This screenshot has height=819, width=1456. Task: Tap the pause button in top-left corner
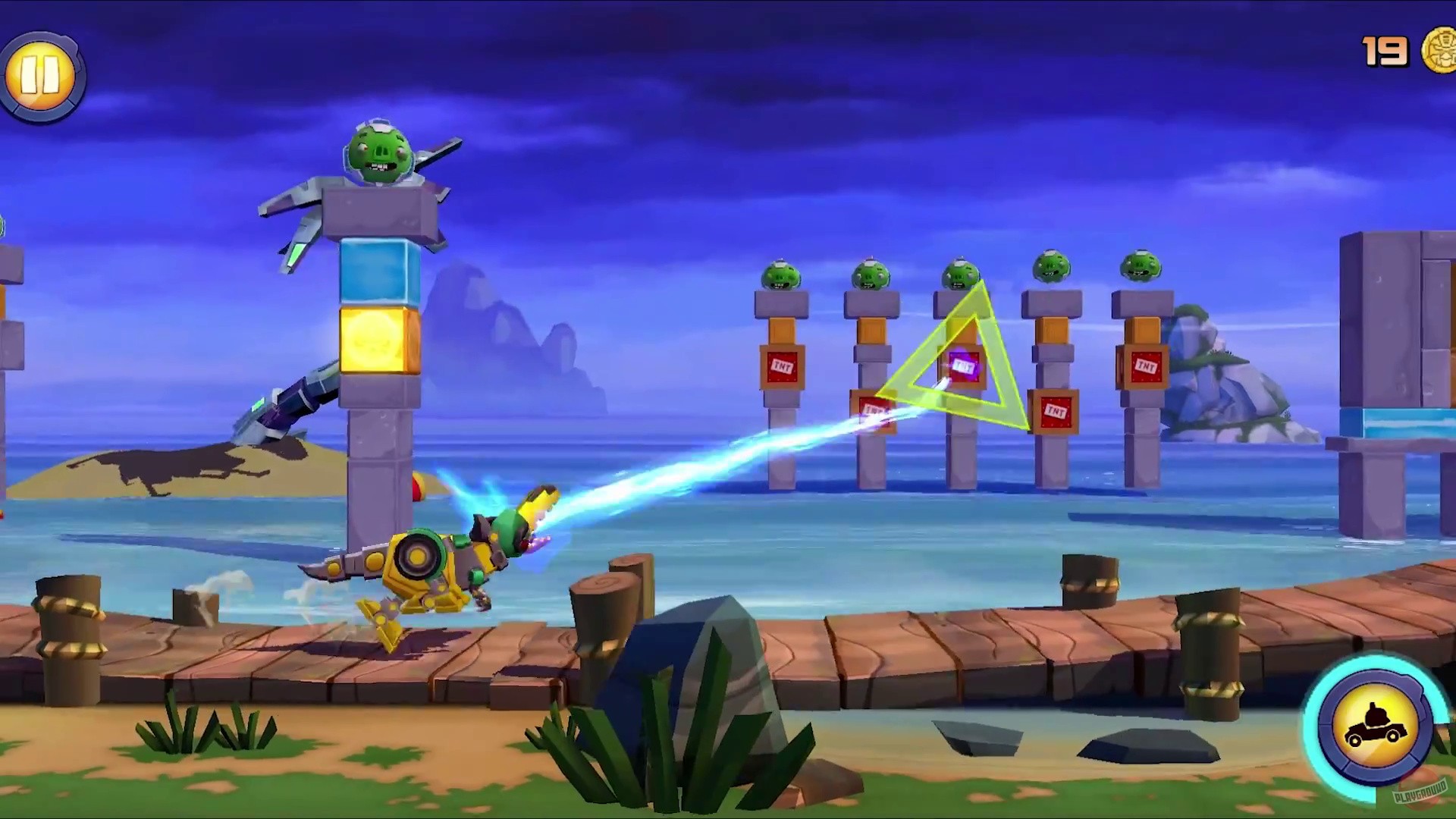click(x=42, y=72)
